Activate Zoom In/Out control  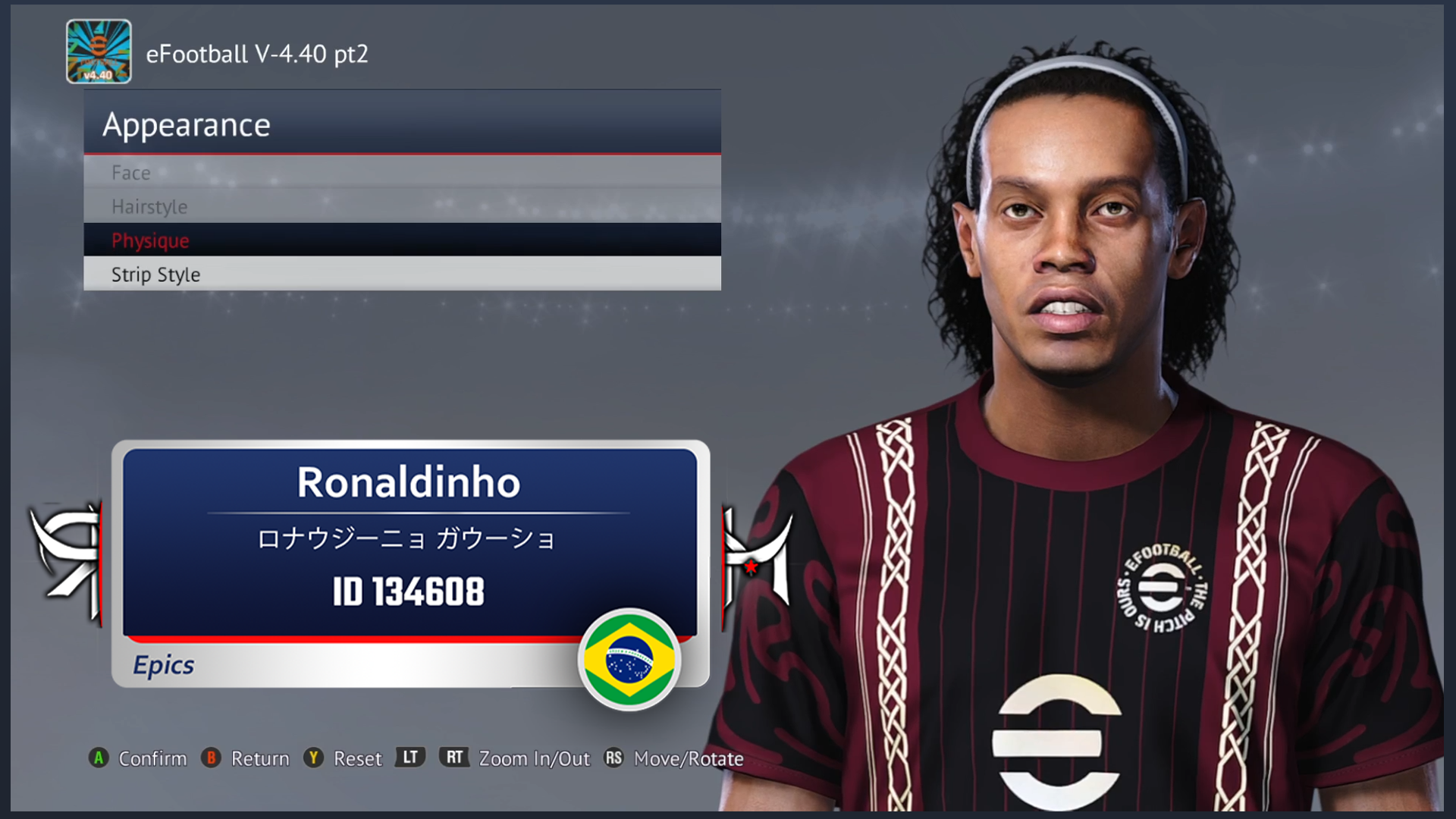tap(534, 758)
